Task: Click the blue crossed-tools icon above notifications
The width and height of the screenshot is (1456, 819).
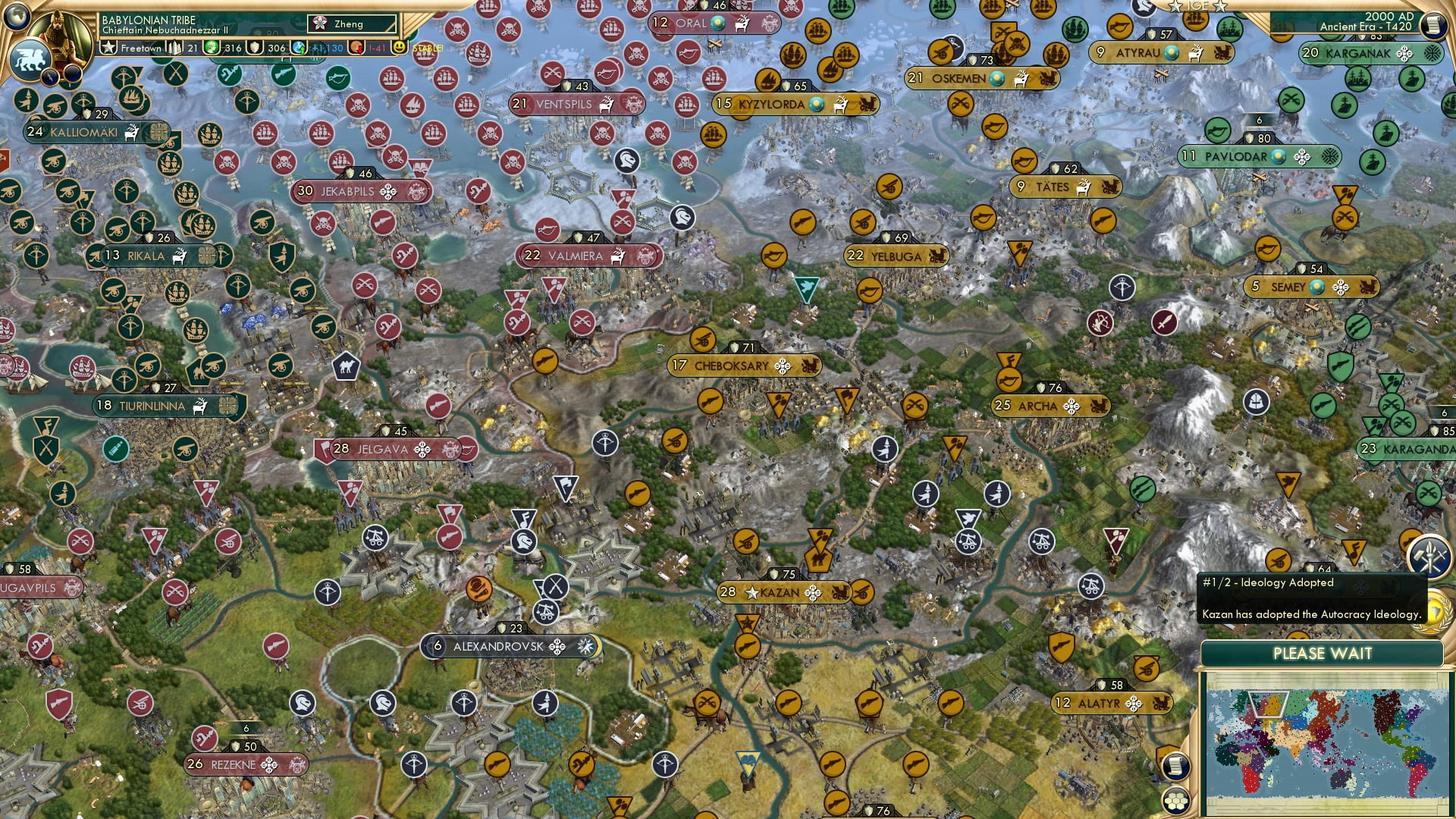Action: click(1428, 559)
